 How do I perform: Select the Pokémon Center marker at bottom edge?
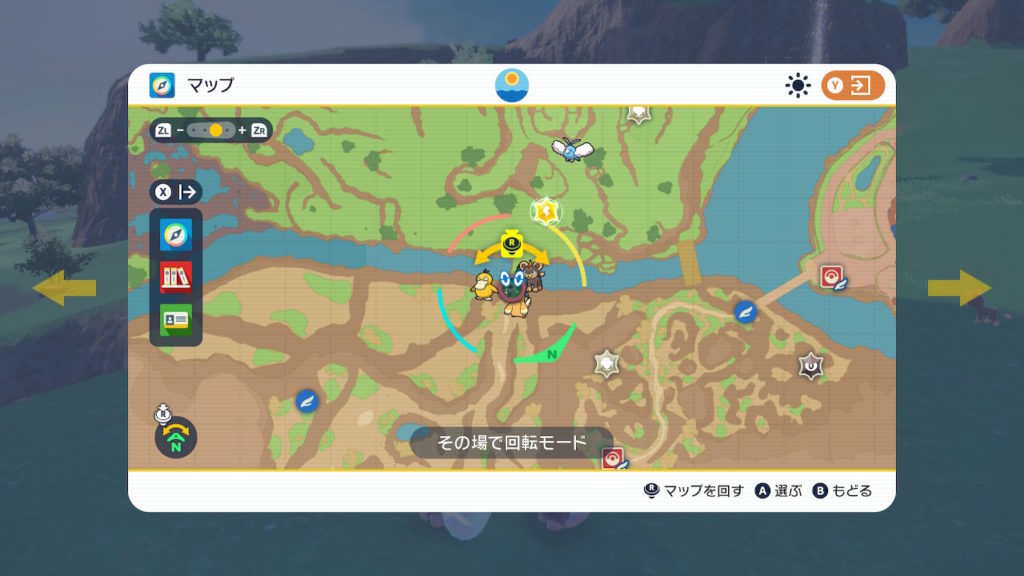(x=613, y=459)
